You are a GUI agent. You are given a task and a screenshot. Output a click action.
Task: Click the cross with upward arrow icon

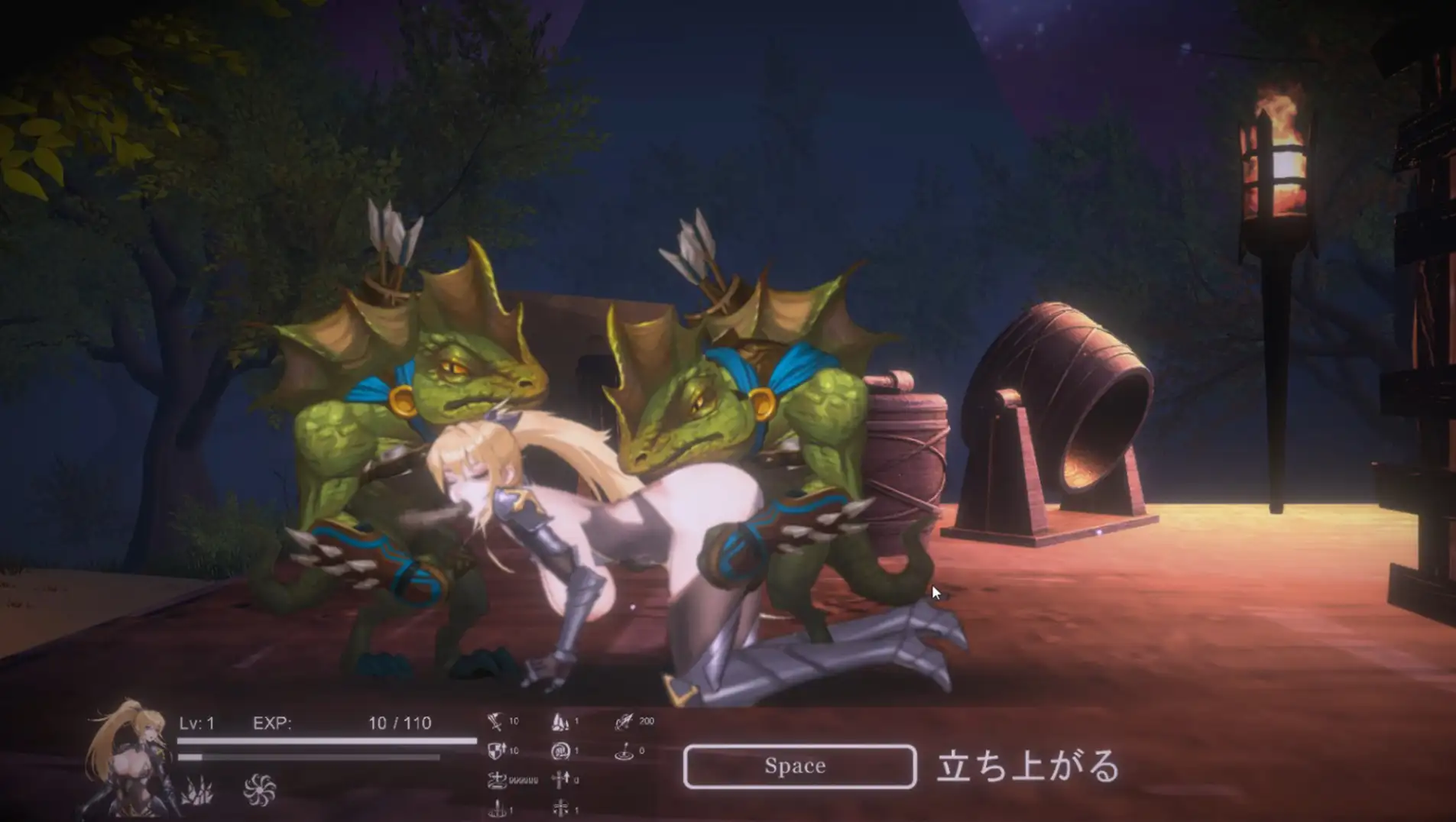coord(560,779)
